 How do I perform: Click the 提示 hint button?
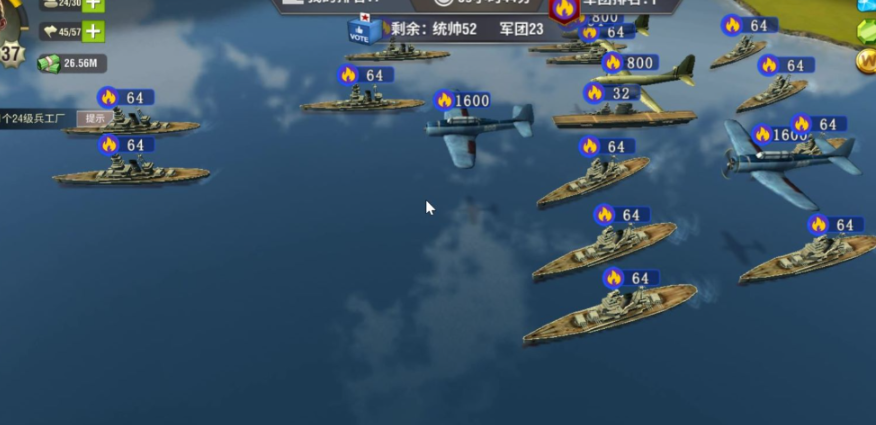click(x=95, y=118)
